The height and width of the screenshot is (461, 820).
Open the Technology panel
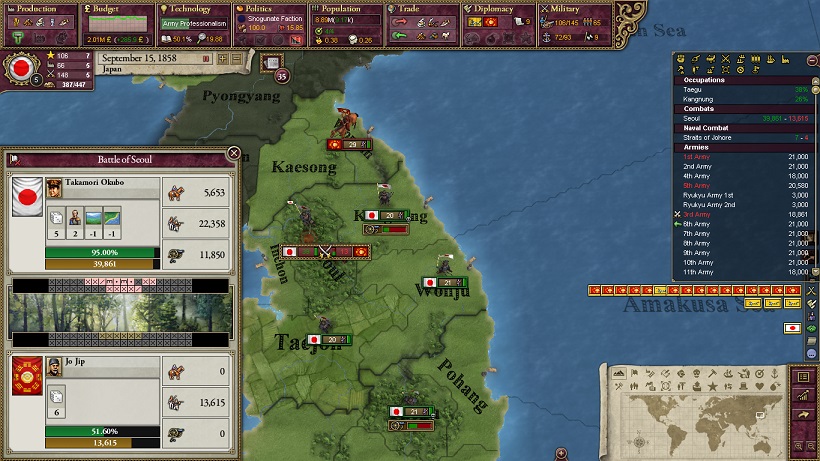point(192,9)
